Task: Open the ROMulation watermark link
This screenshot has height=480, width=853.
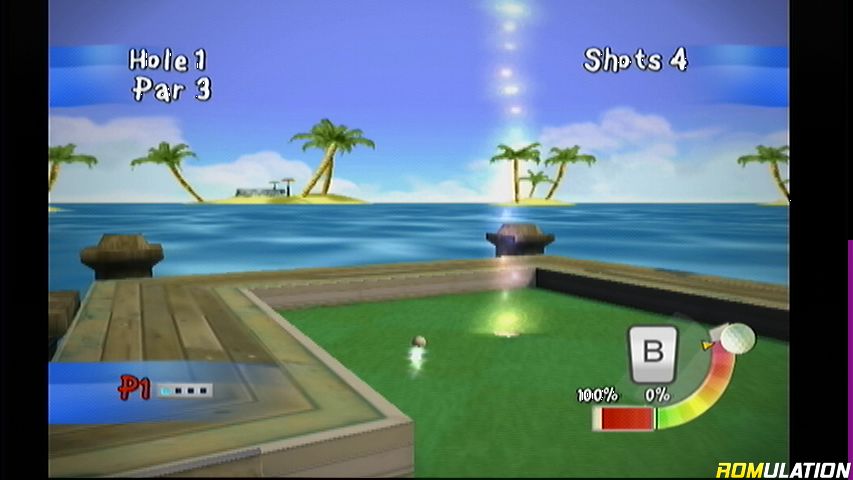Action: coord(782,468)
